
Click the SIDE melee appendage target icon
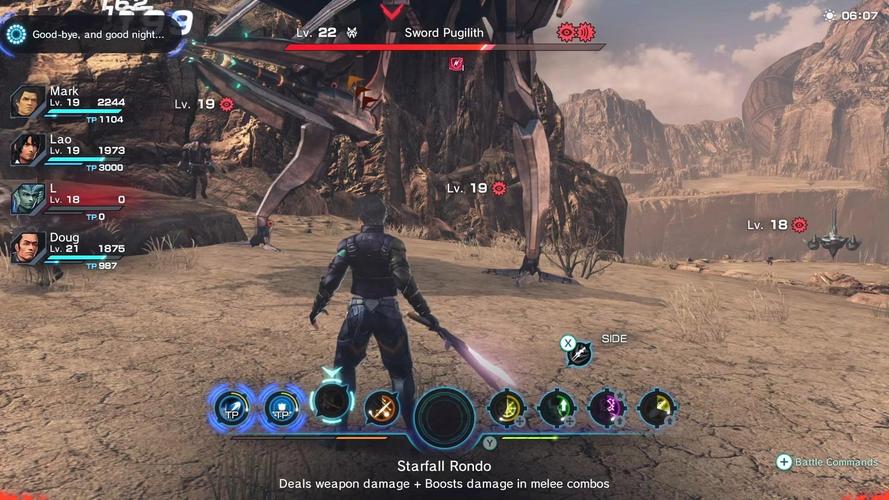point(578,352)
